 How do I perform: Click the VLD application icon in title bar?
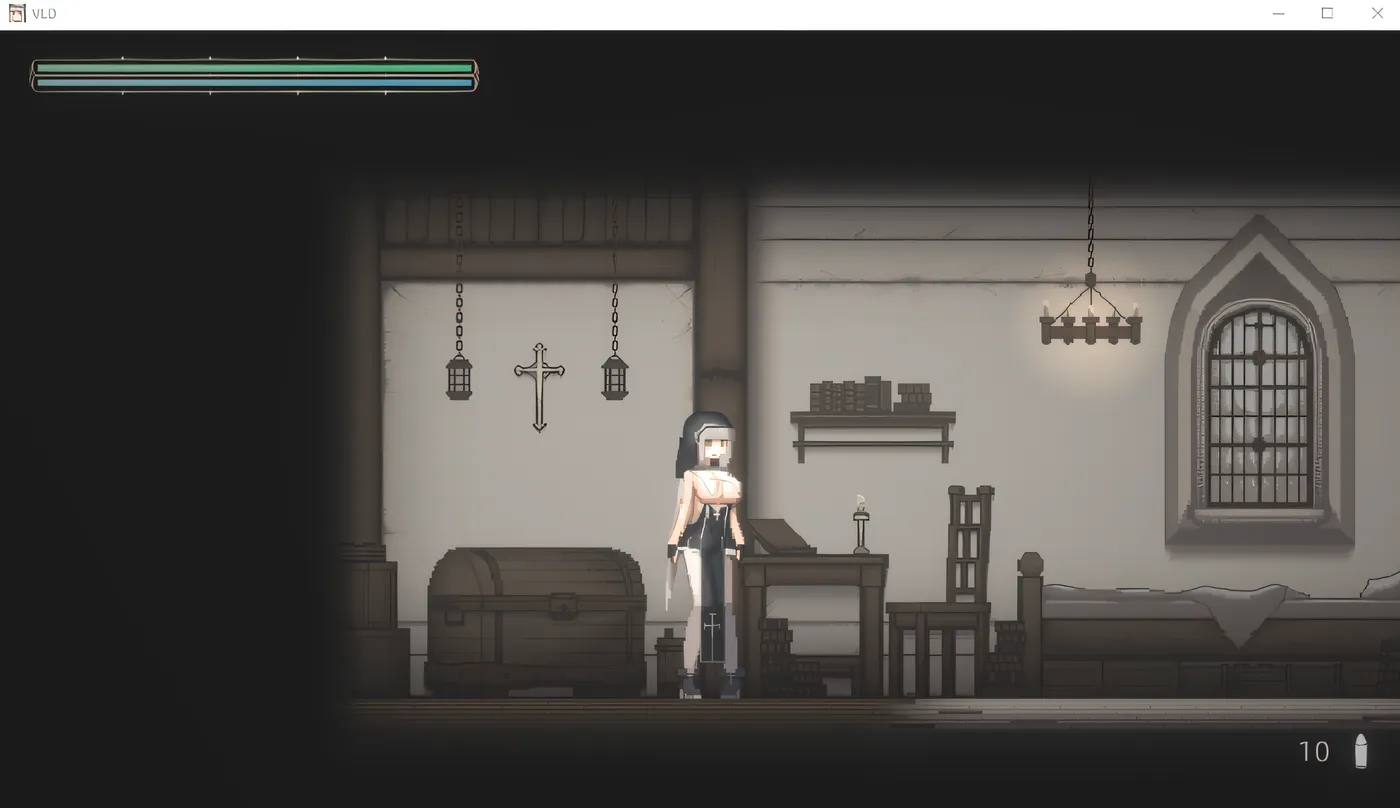pos(16,13)
